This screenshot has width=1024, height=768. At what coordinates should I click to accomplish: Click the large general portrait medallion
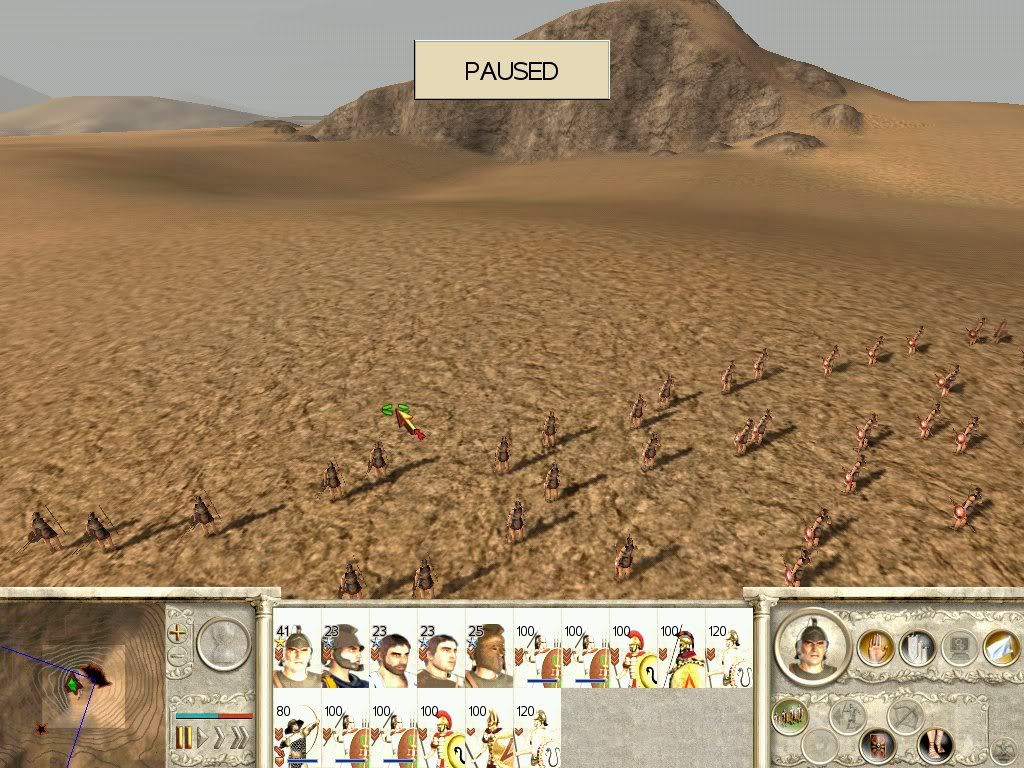coord(812,647)
